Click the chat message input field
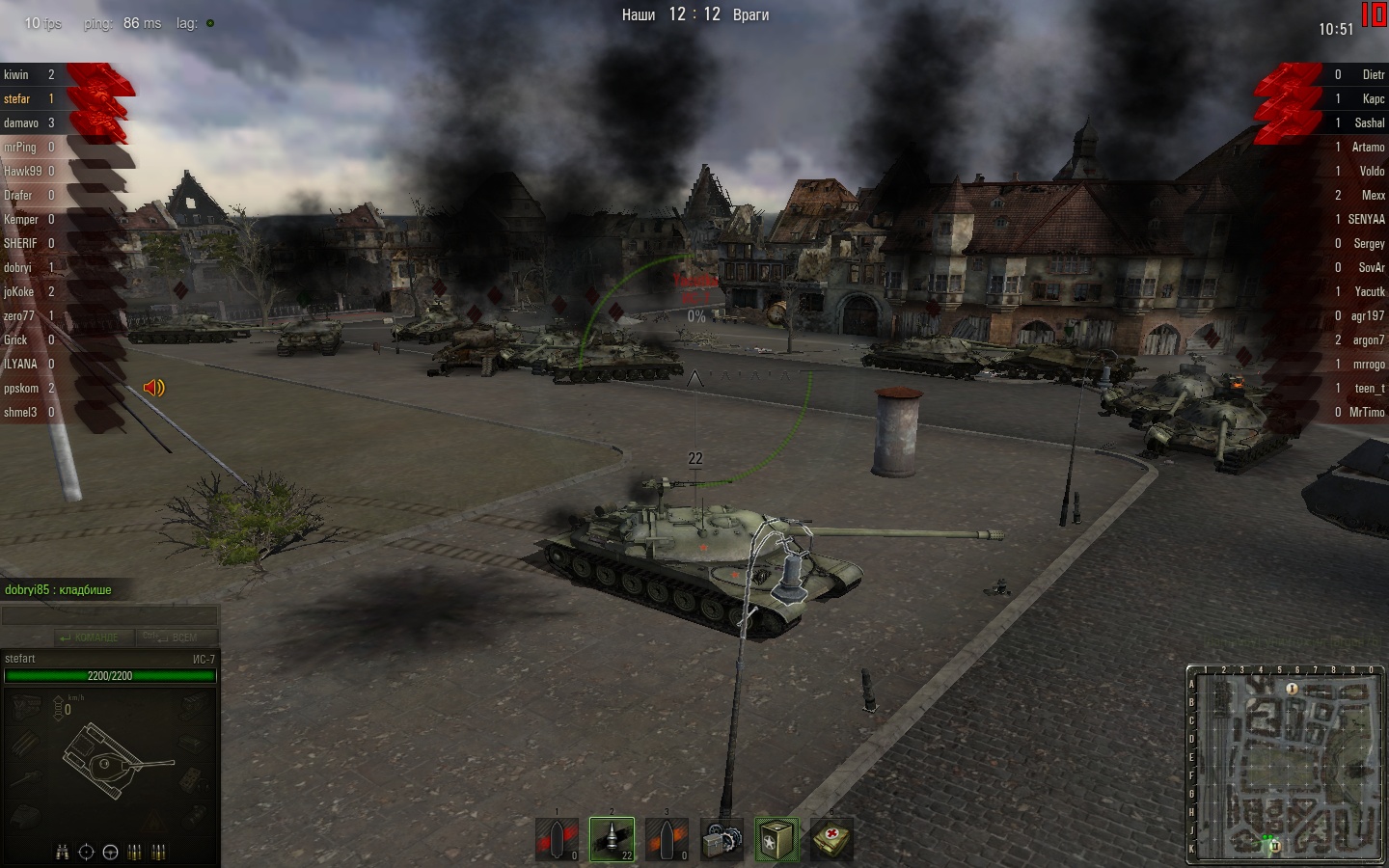This screenshot has height=868, width=1389. pos(109,616)
